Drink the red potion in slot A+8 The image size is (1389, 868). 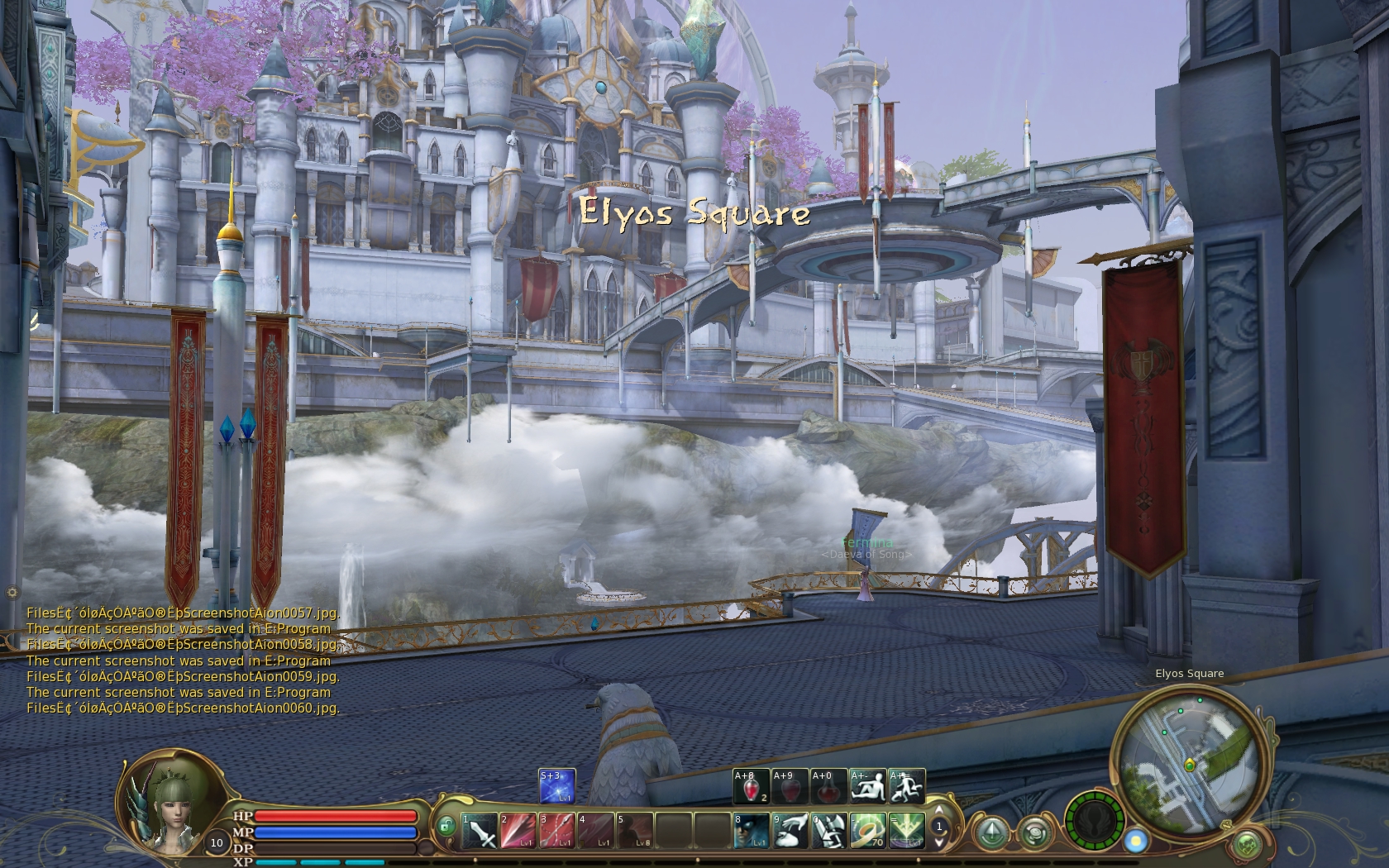751,786
